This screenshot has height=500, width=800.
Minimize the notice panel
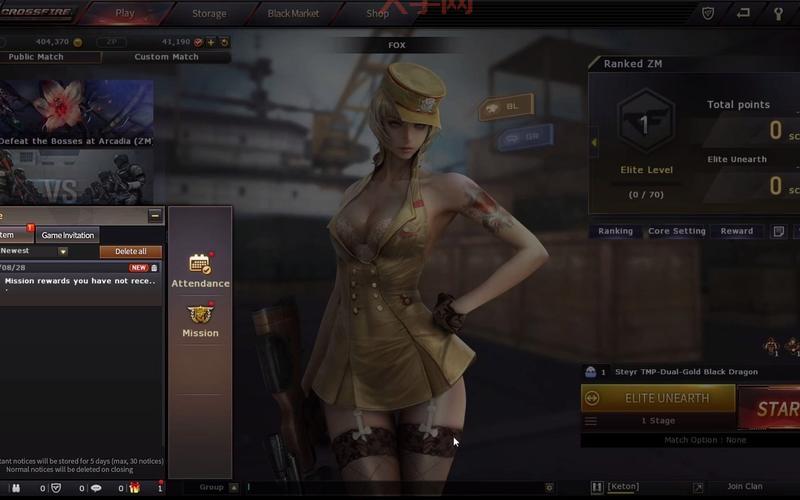click(x=155, y=215)
